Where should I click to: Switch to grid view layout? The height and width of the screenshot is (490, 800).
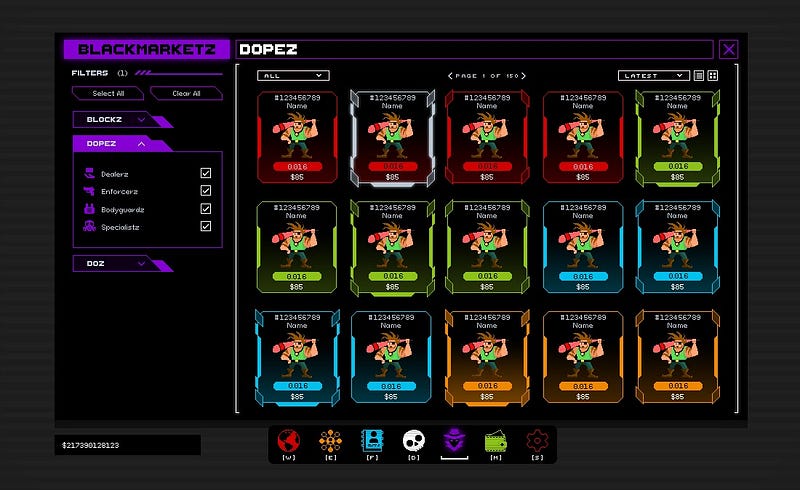point(713,76)
